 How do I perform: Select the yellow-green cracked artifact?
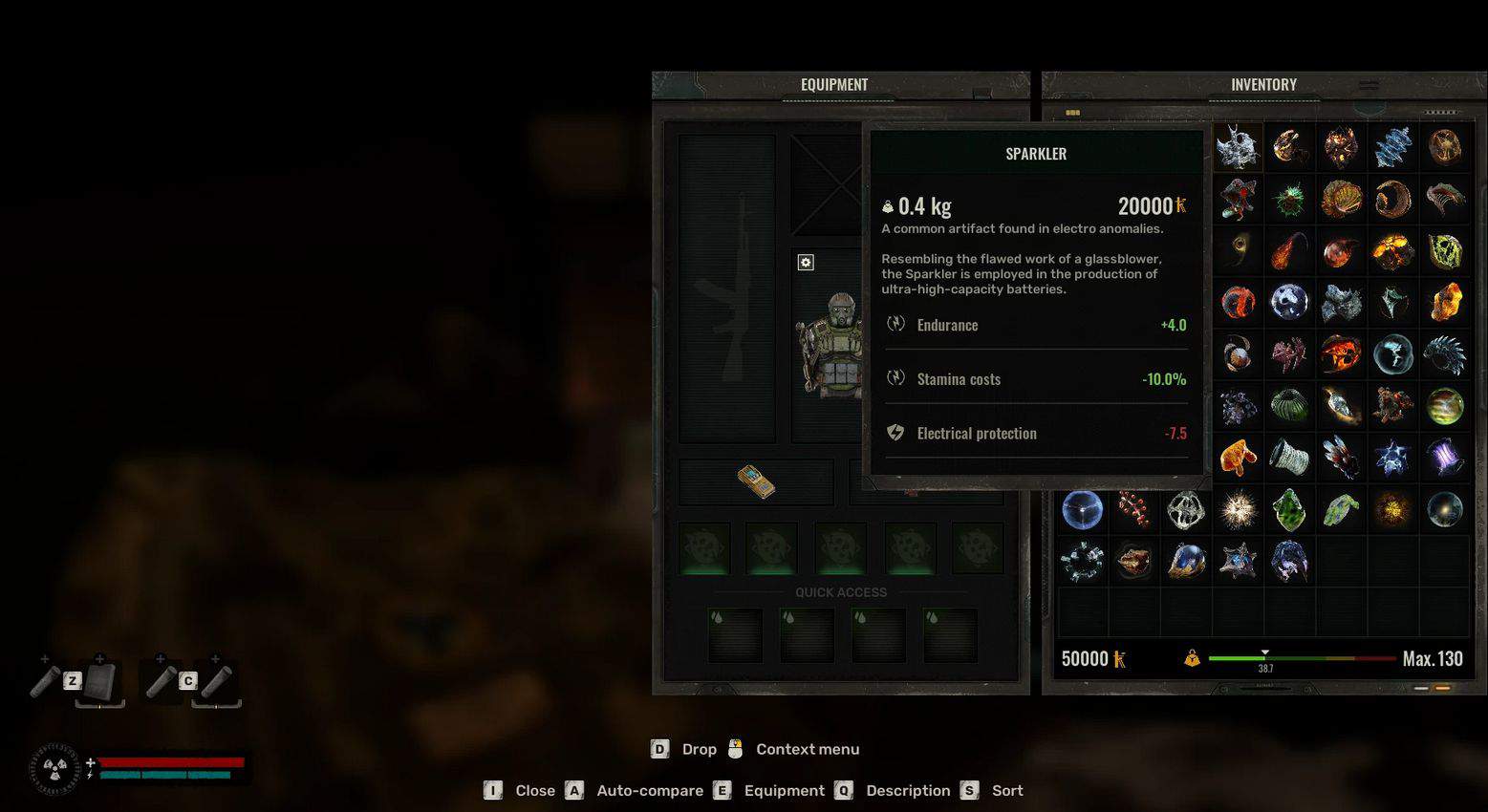click(x=1444, y=252)
